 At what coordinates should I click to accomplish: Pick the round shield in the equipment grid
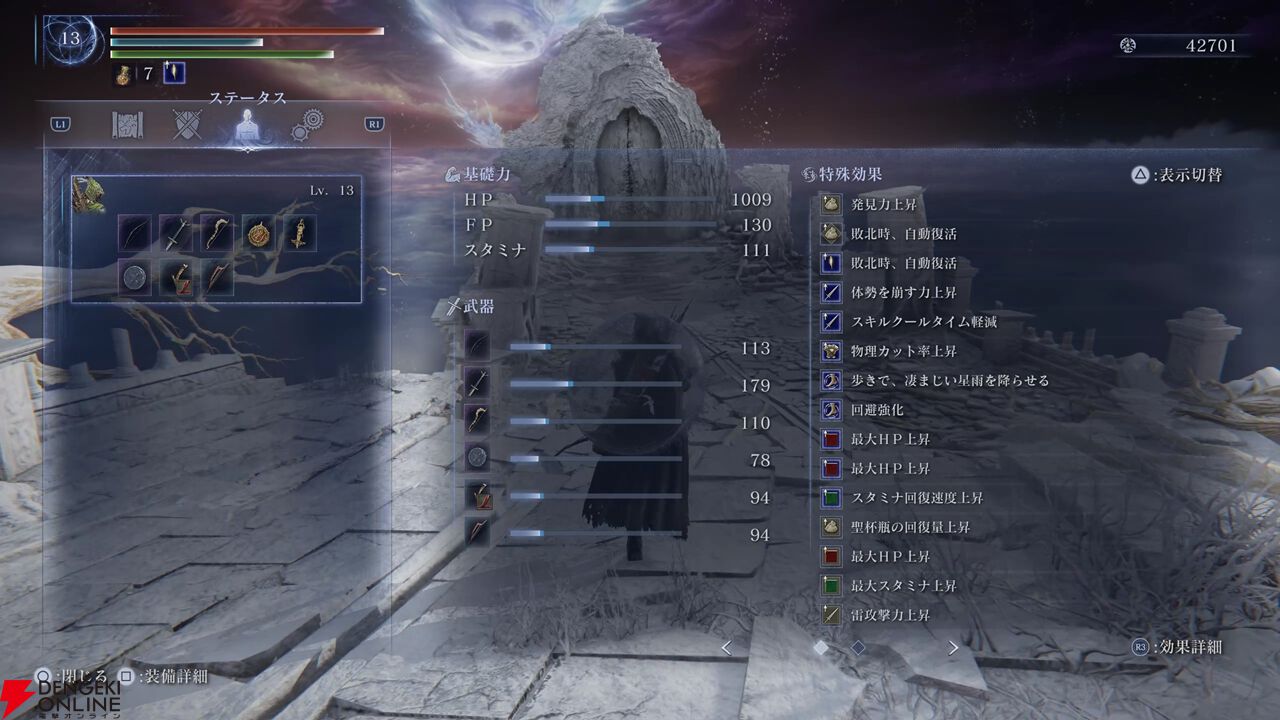(135, 278)
